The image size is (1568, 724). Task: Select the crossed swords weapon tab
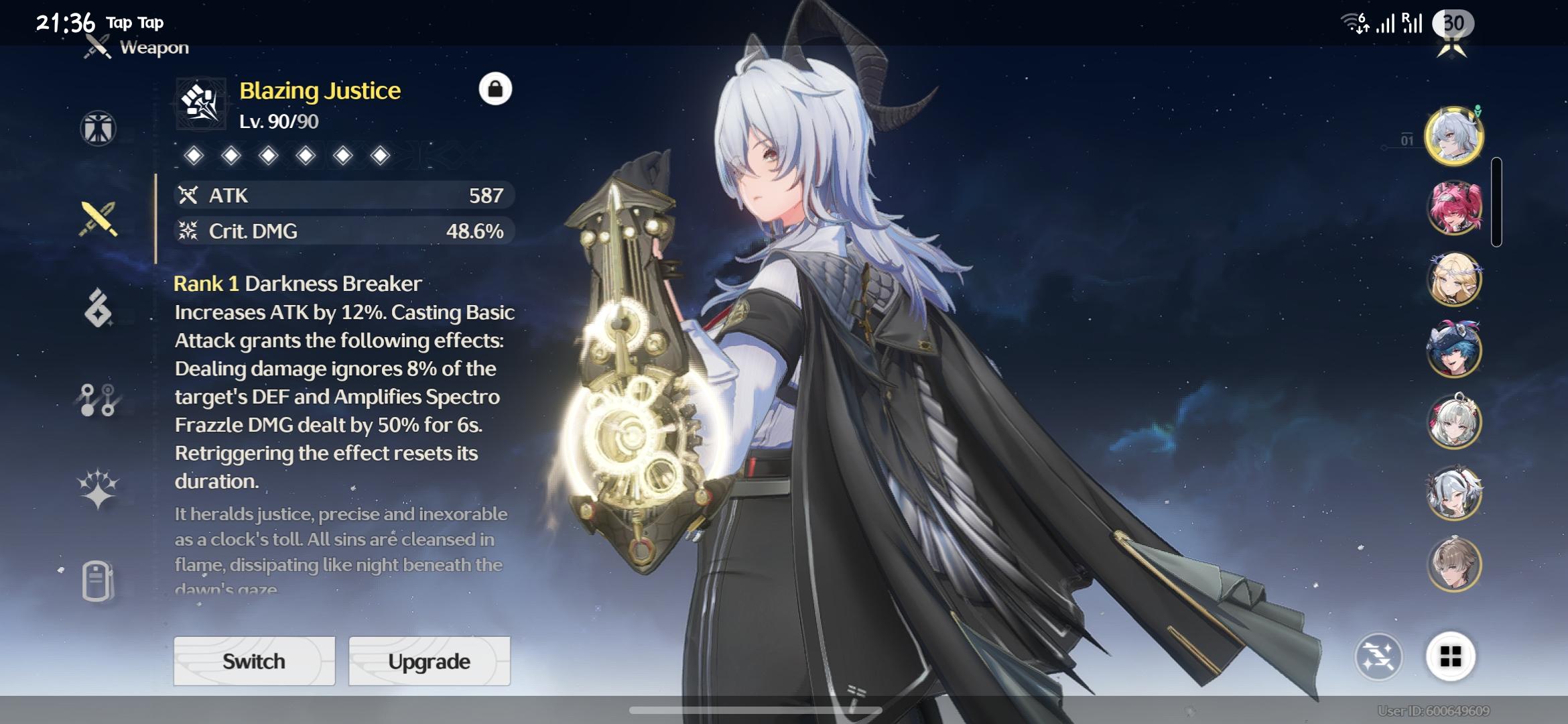[99, 219]
